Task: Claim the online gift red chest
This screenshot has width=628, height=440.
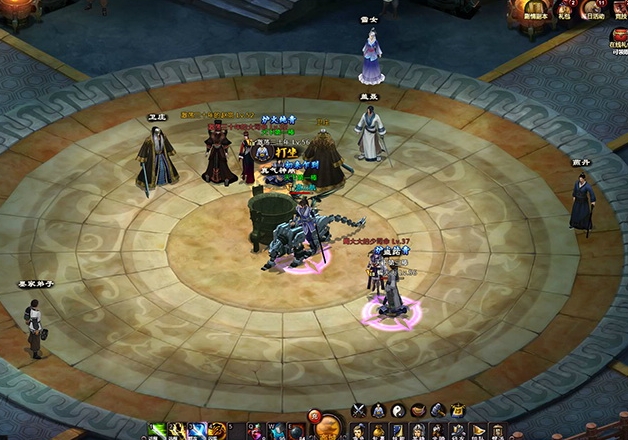Action: point(619,35)
